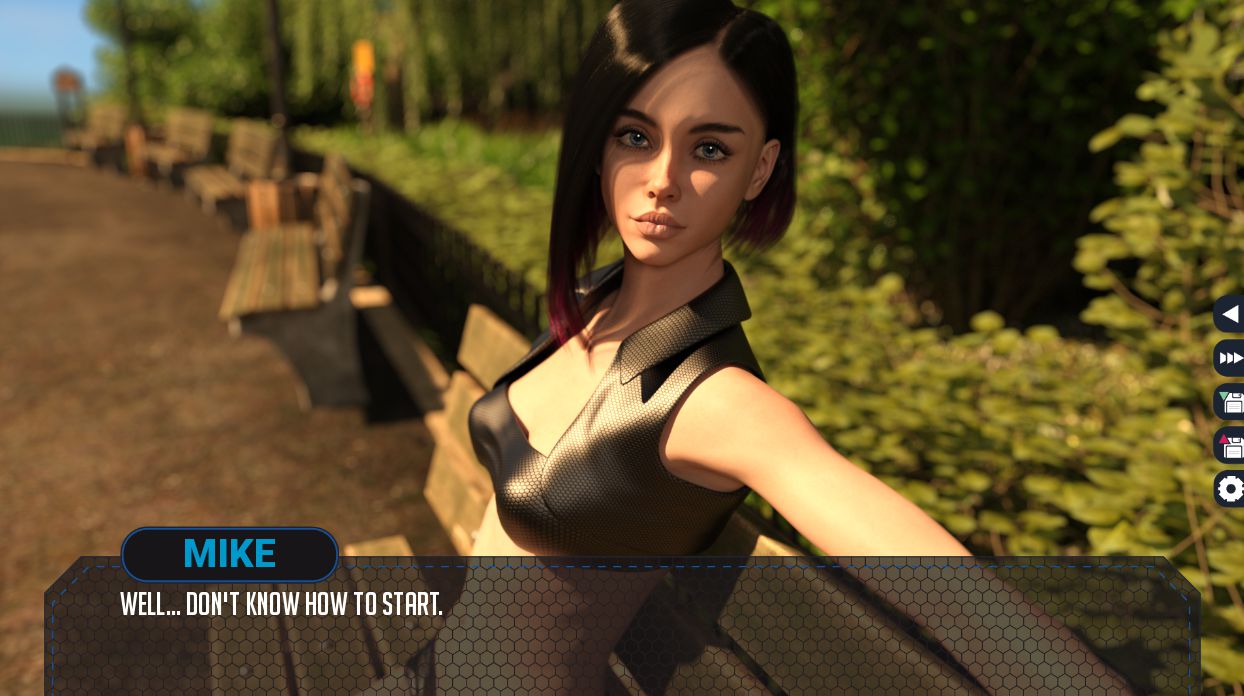This screenshot has height=696, width=1244.
Task: Click the floppy disk icon with green arrow
Action: click(x=1230, y=402)
